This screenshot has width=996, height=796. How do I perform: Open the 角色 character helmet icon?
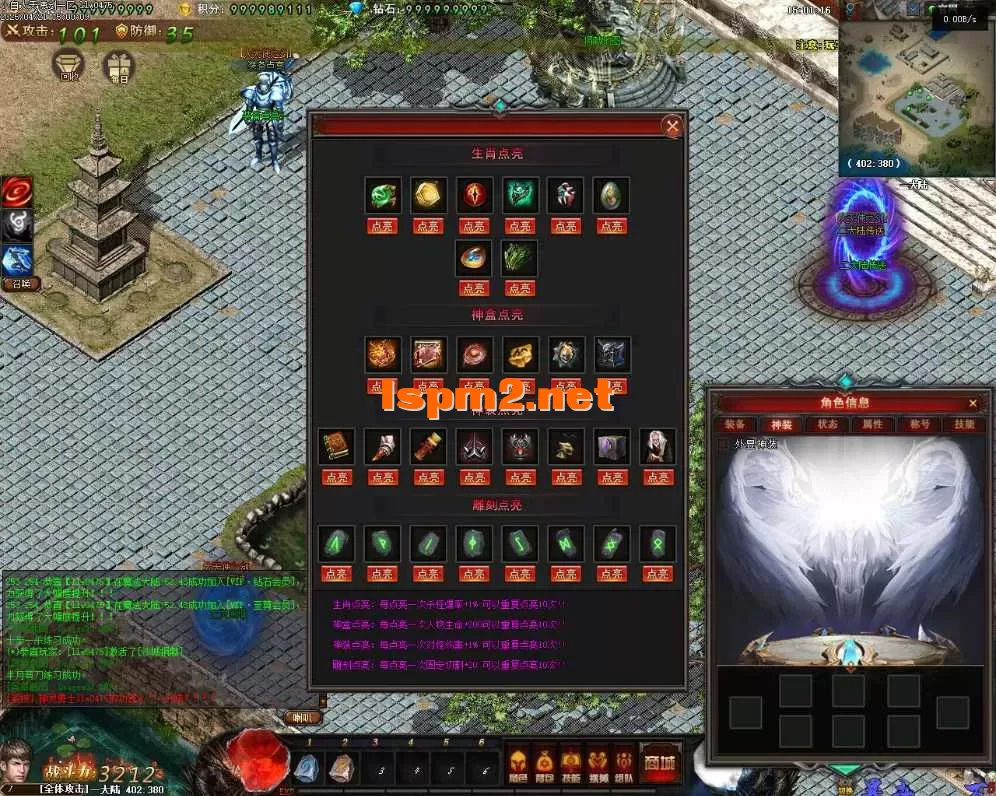click(518, 763)
